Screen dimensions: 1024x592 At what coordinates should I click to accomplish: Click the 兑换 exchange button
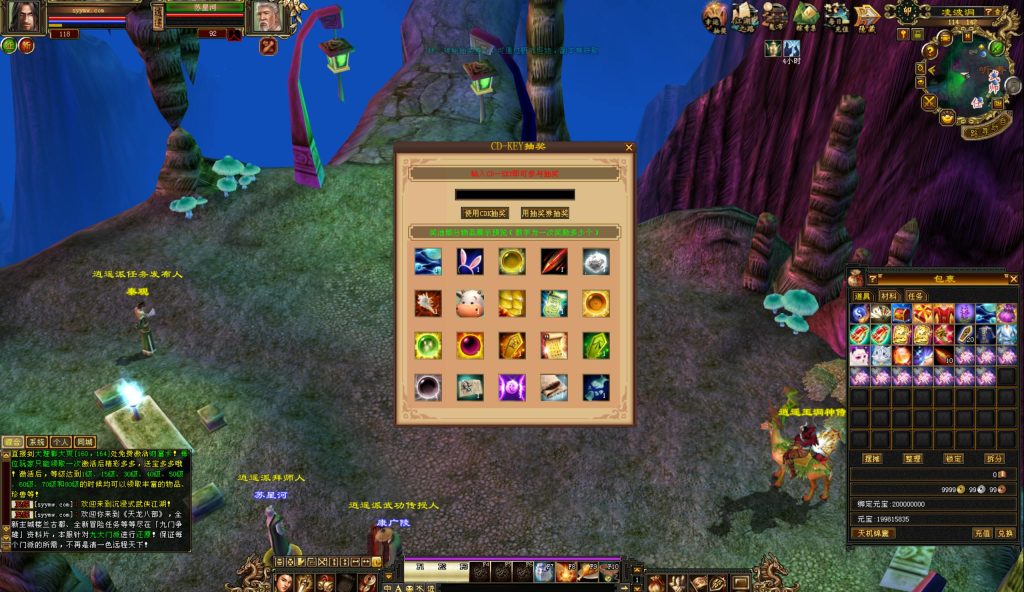pyautogui.click(x=1005, y=533)
